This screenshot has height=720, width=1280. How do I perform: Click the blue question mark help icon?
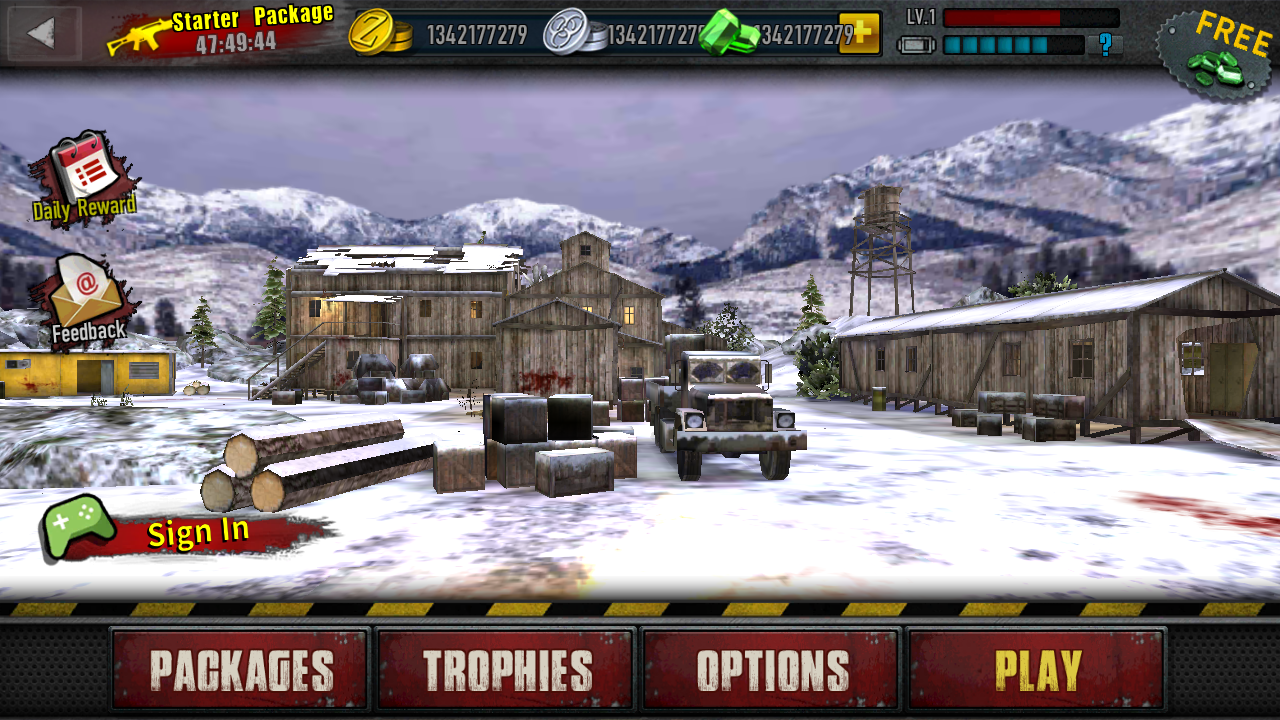pos(1105,44)
